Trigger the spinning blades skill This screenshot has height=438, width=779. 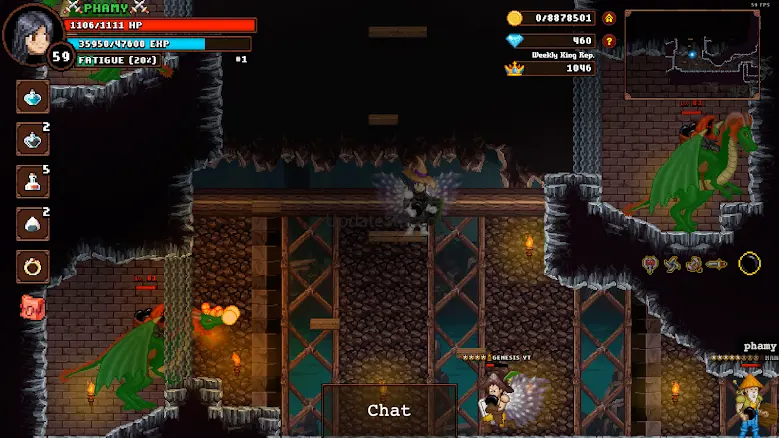pos(672,264)
